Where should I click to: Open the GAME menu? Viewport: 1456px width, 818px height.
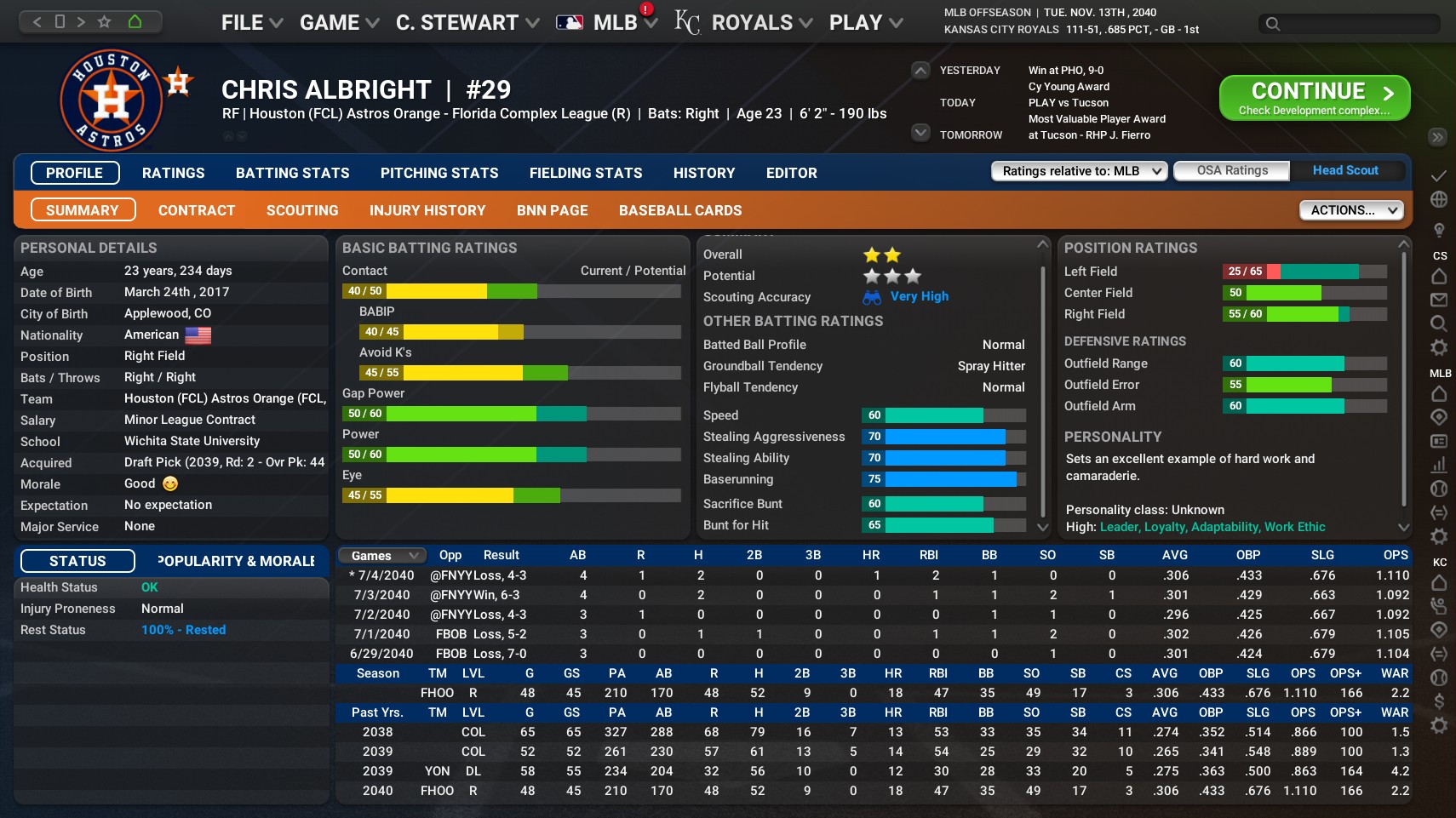point(331,22)
